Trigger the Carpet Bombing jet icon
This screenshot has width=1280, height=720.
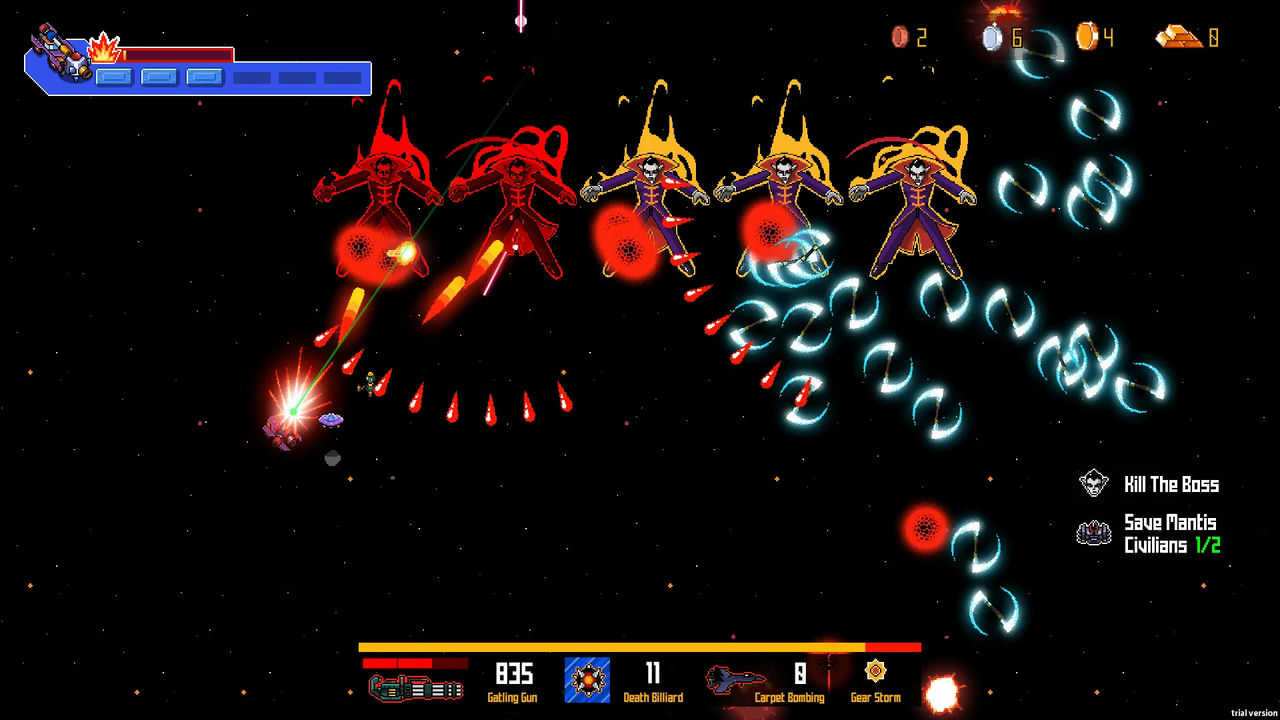coord(736,680)
